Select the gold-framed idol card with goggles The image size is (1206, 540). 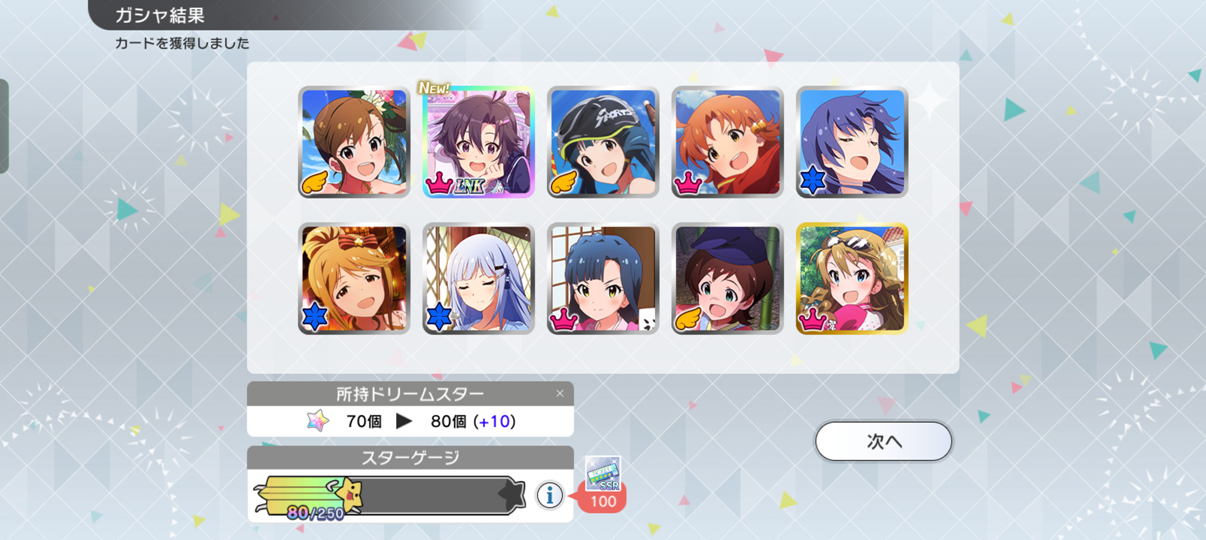click(852, 278)
